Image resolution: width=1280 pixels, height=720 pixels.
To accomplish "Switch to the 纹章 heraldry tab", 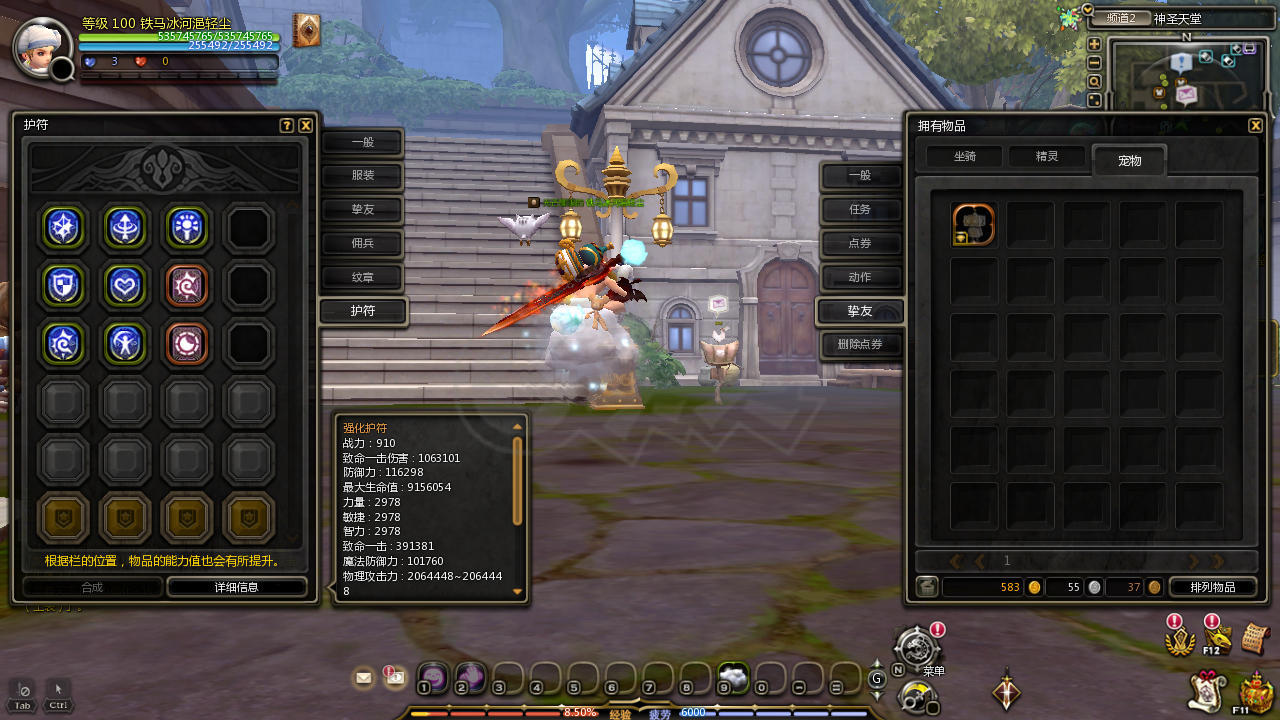I will [362, 277].
